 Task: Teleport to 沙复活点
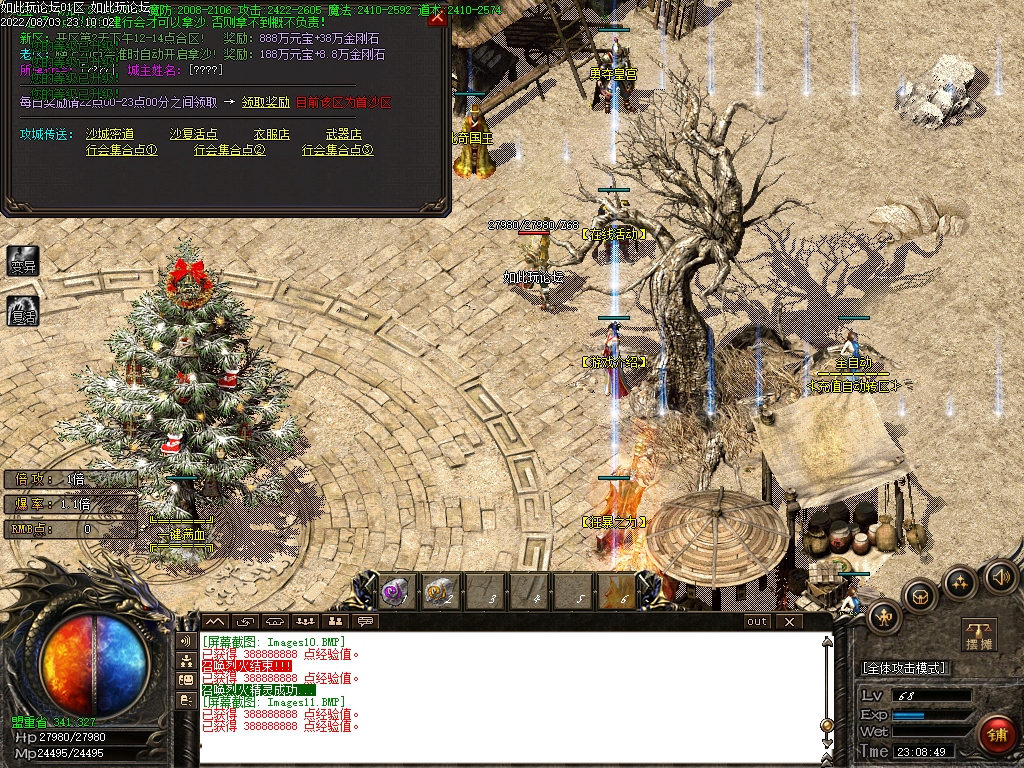[193, 134]
